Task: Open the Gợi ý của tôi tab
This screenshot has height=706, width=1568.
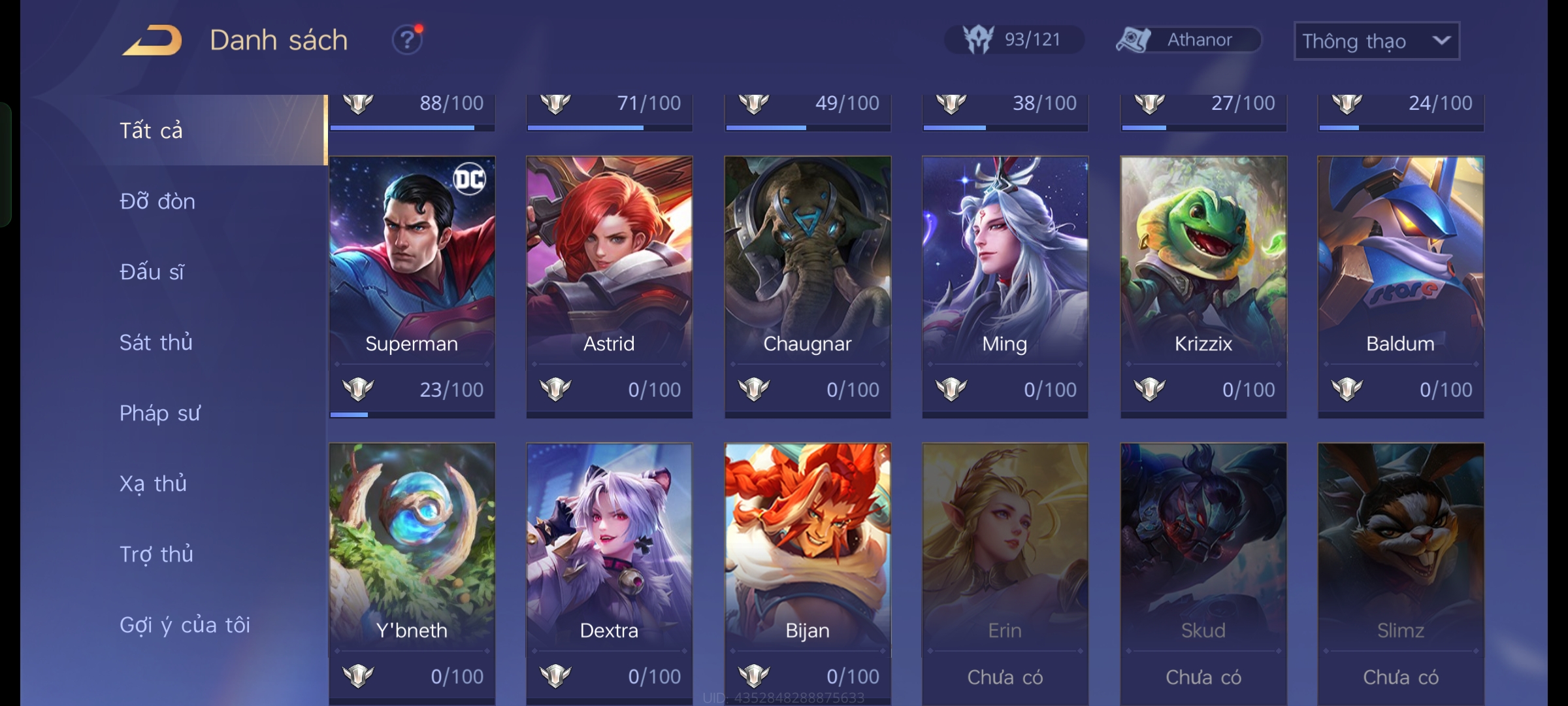Action: click(185, 625)
